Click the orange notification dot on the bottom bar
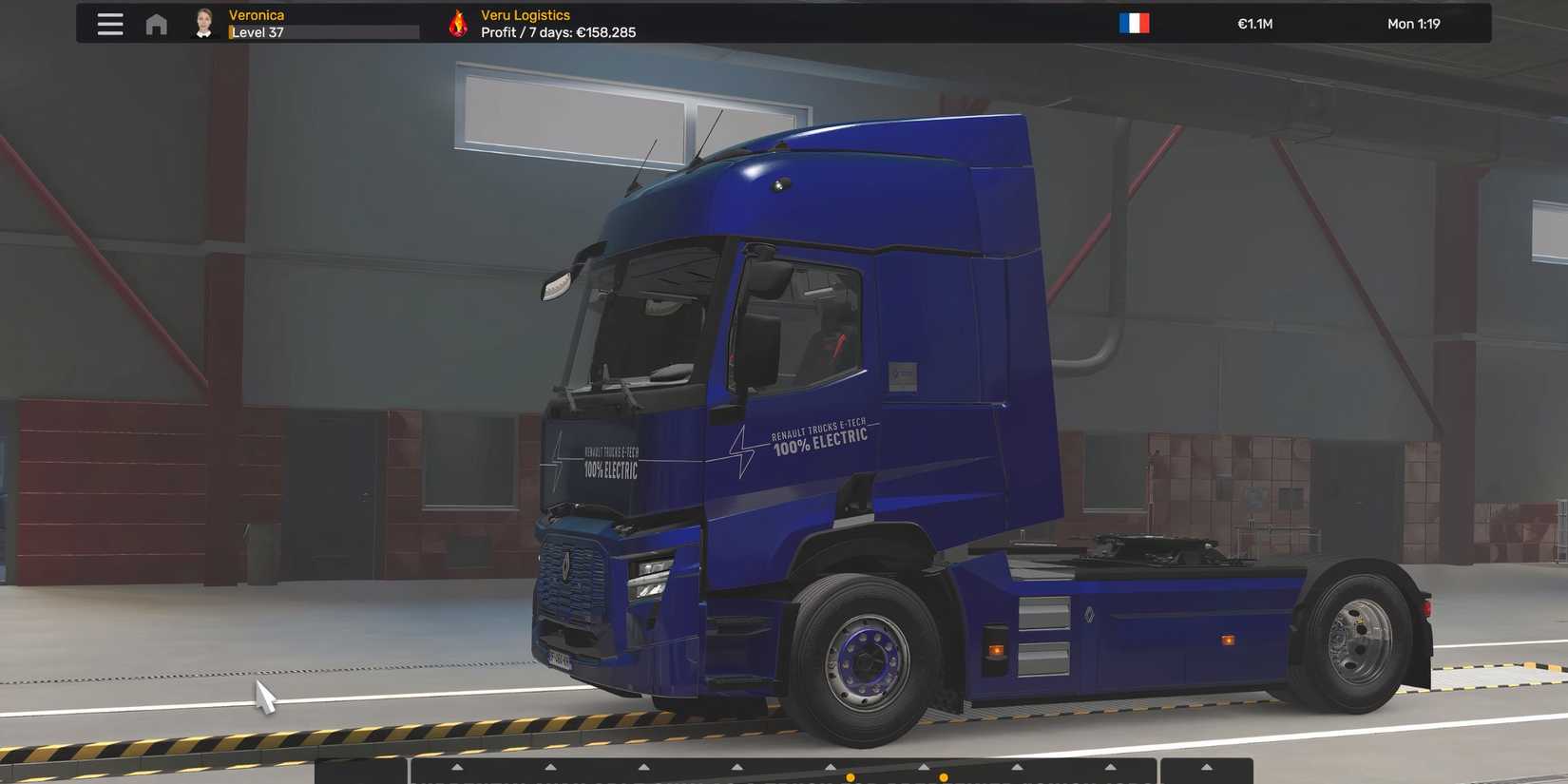The width and height of the screenshot is (1568, 784). pyautogui.click(x=851, y=776)
